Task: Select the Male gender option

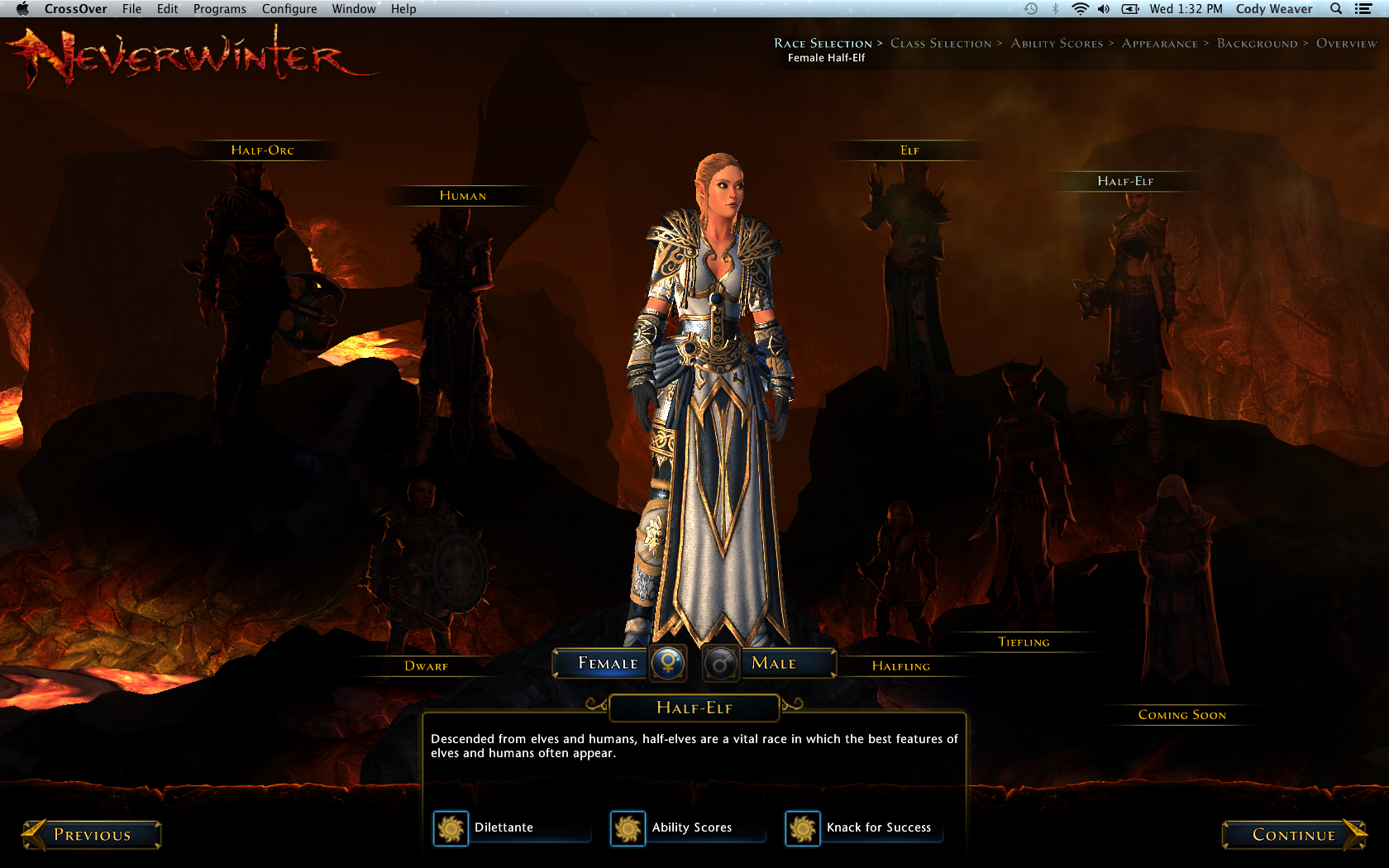Action: [773, 663]
